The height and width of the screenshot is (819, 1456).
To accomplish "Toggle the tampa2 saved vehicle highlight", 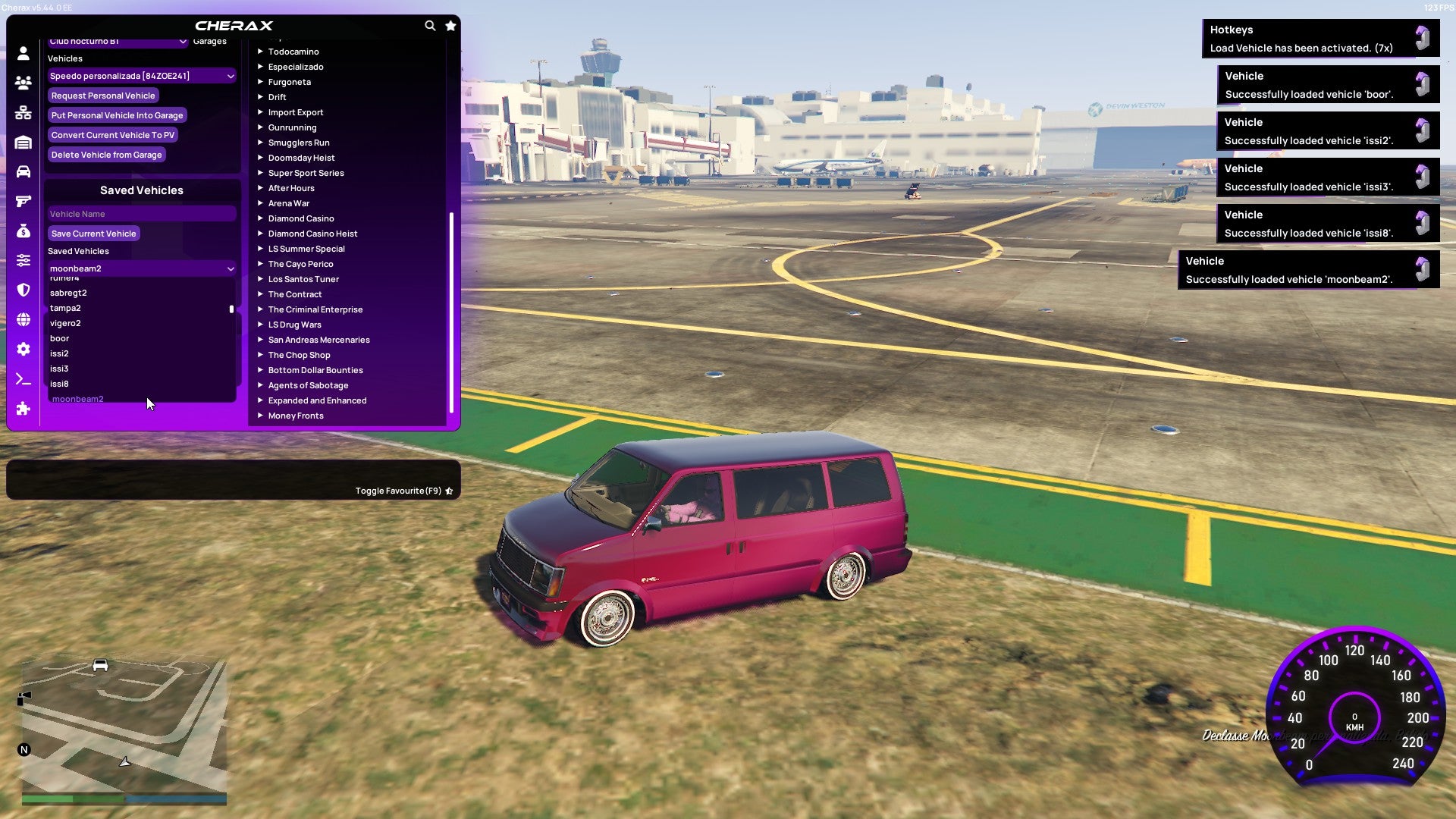I will click(114, 308).
